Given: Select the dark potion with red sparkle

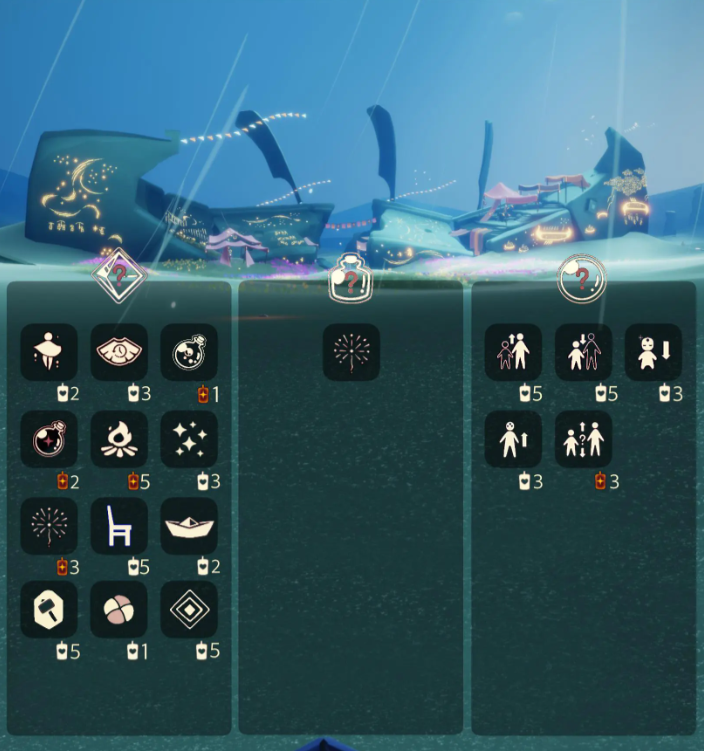Looking at the screenshot, I should (49, 439).
